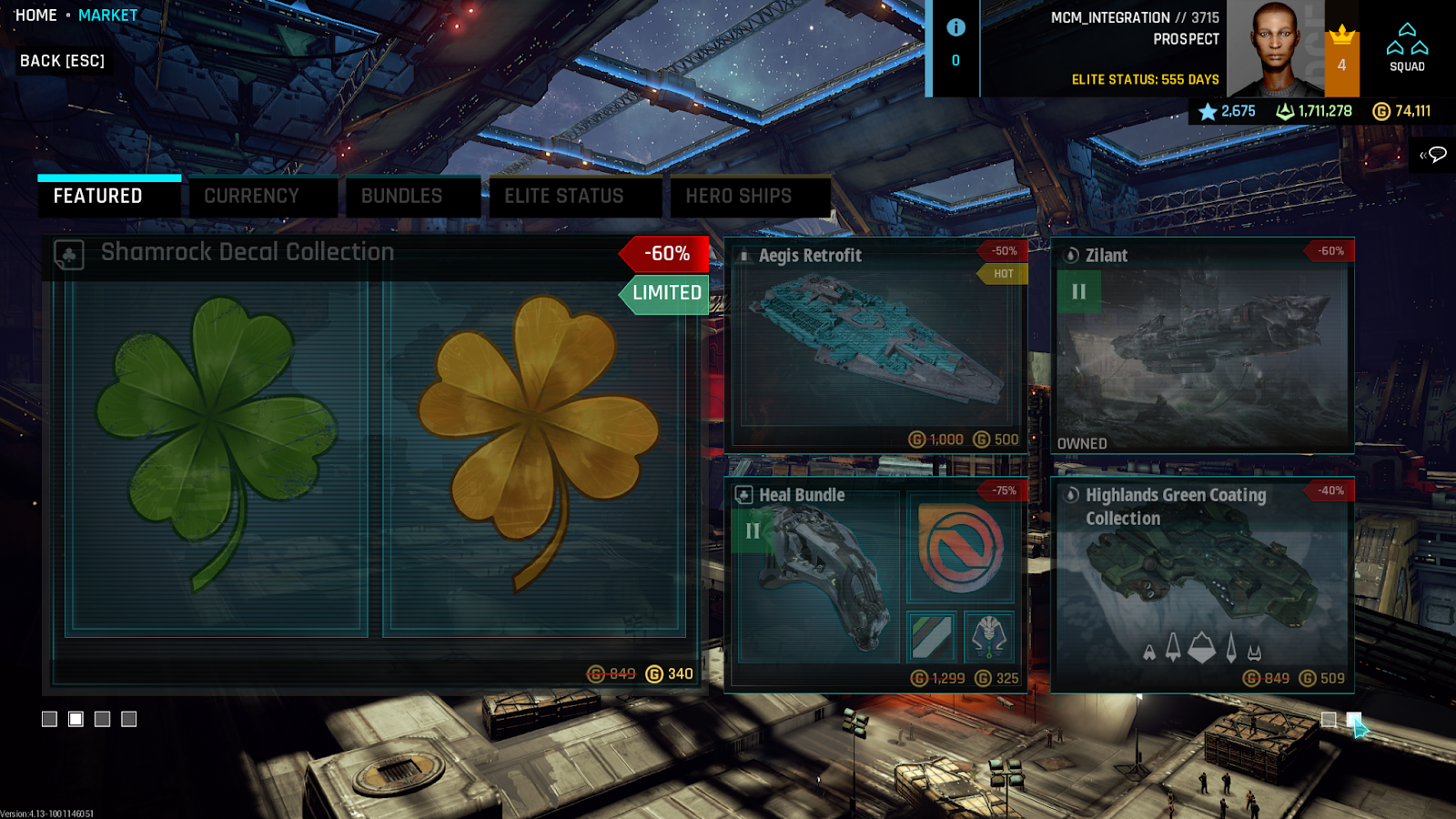This screenshot has width=1456, height=819.
Task: Open the Squad panel
Action: [1407, 48]
